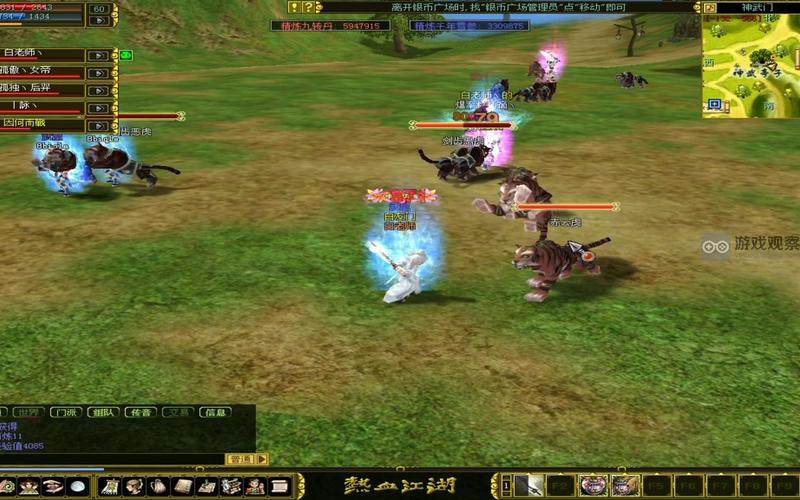Image resolution: width=800 pixels, height=500 pixels.
Task: Select party member 孤独丶后羿 row
Action: tap(42, 90)
